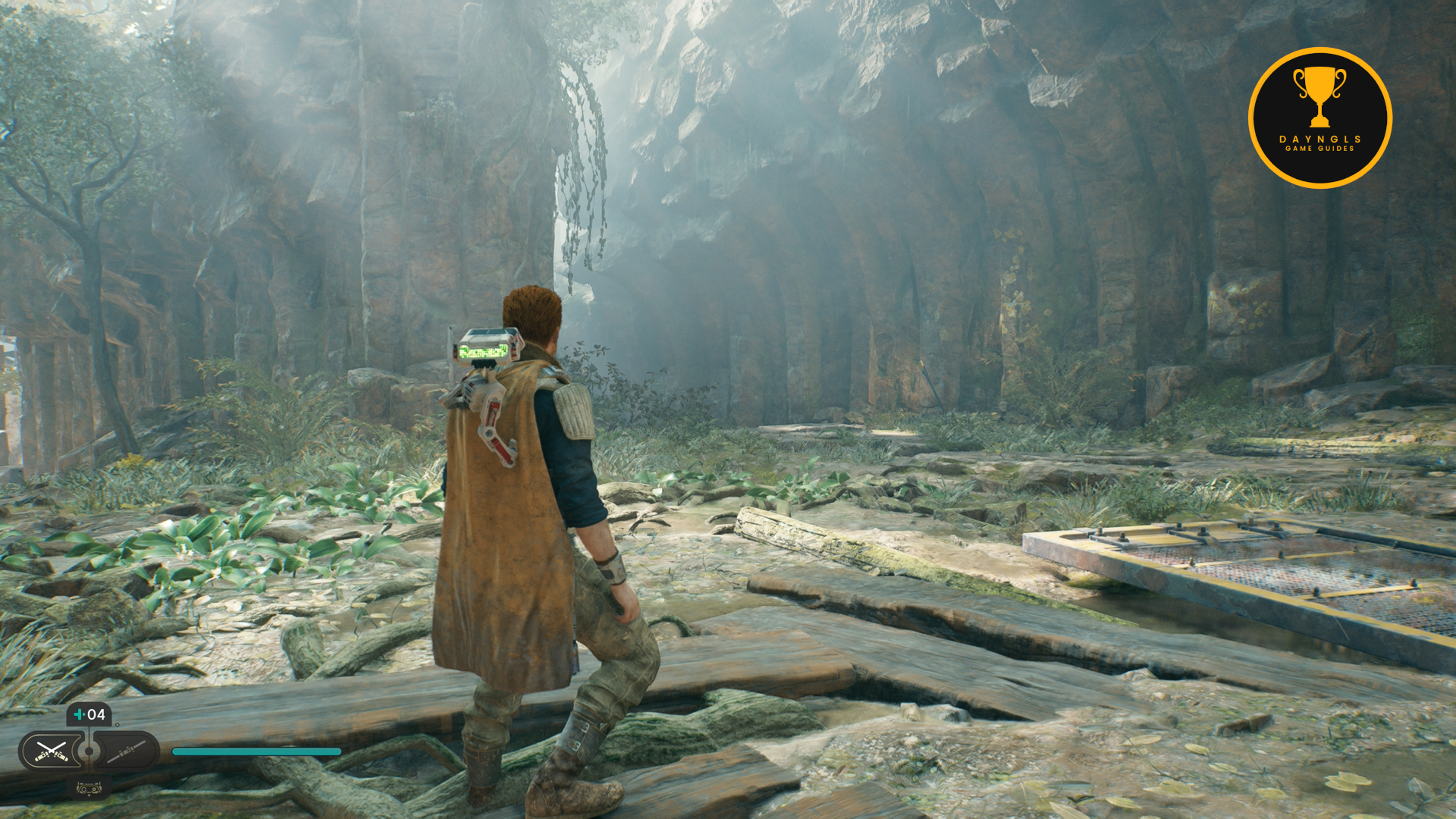1456x819 pixels.
Task: Select the dual wield lightsaber stance
Action: point(51,751)
